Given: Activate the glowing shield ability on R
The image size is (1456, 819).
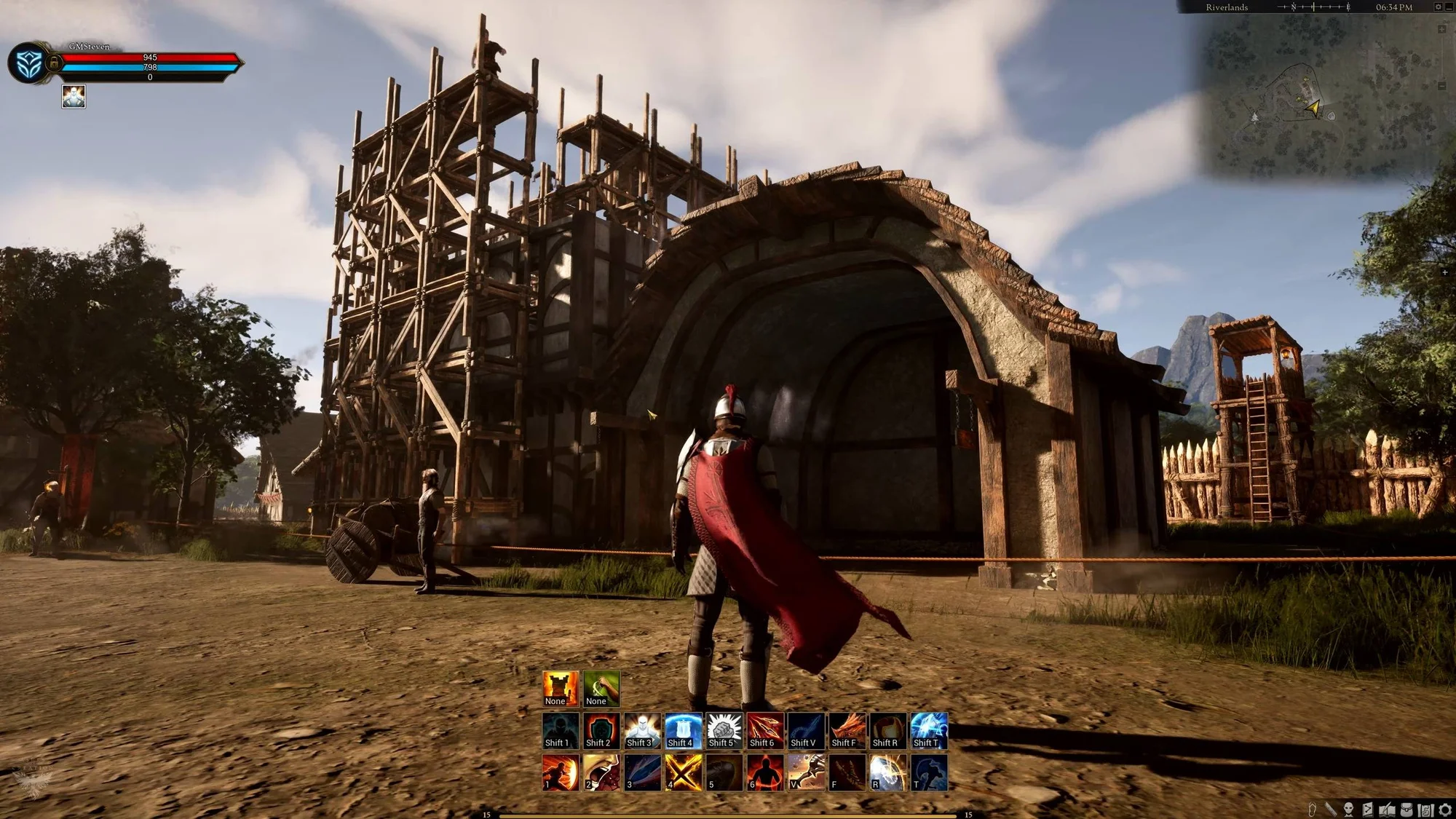Looking at the screenshot, I should coord(888,772).
